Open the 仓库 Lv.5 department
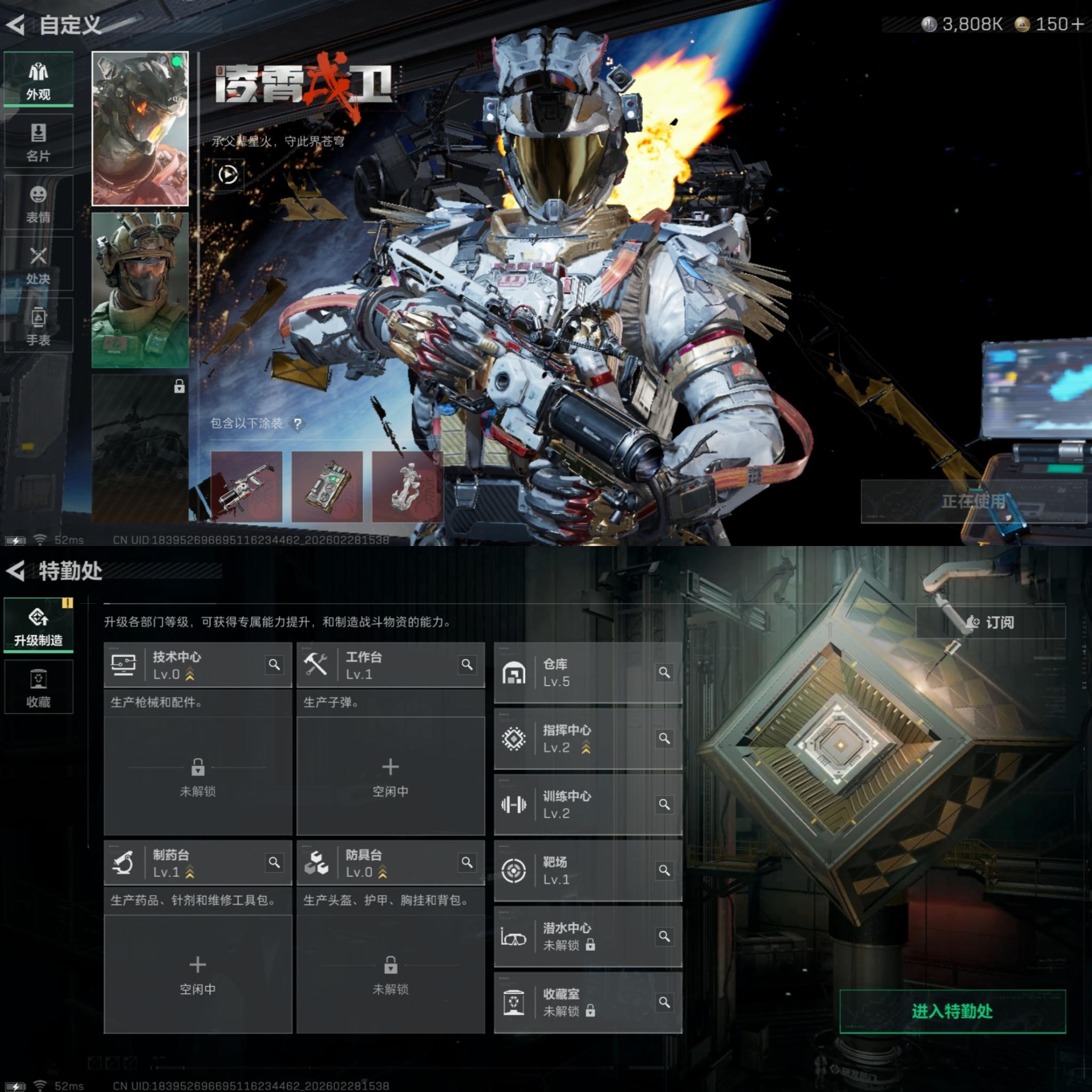 (x=588, y=672)
